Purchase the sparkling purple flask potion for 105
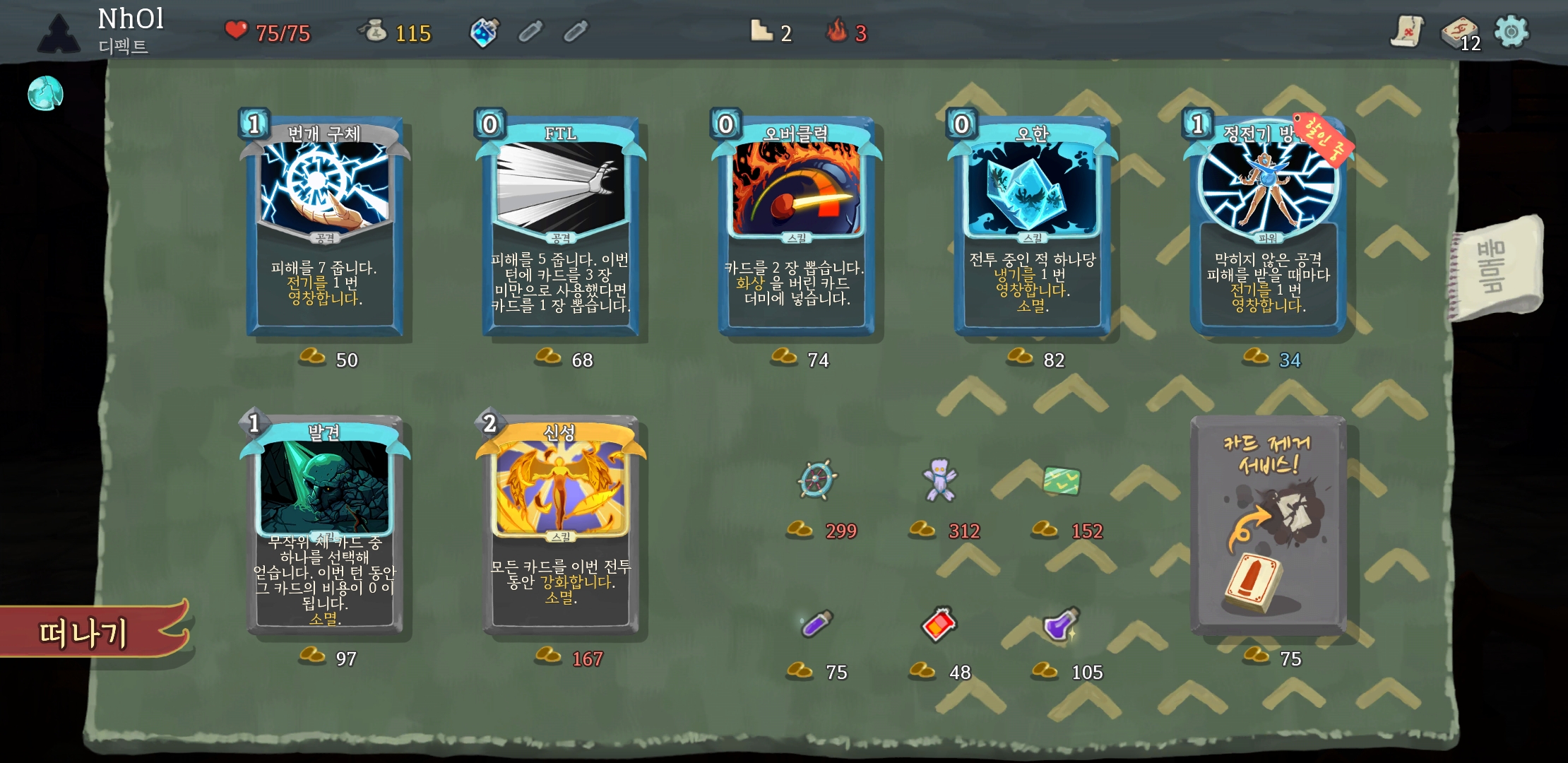The width and height of the screenshot is (1568, 763). [1061, 624]
